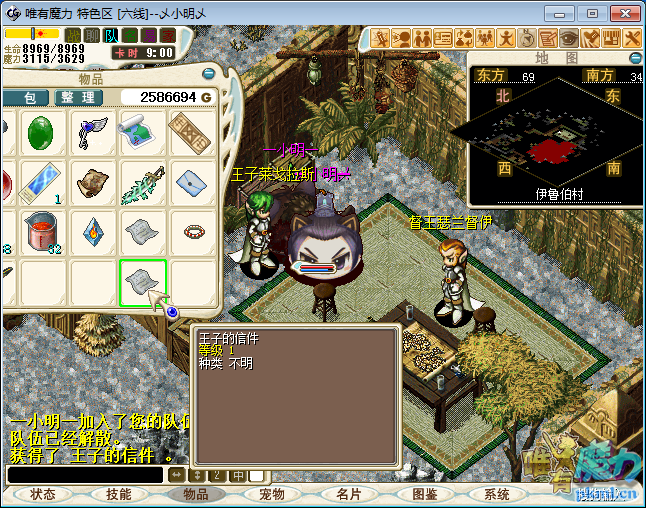Image resolution: width=646 pixels, height=508 pixels.
Task: Open the 图鉴 (Album) tab
Action: 424,494
